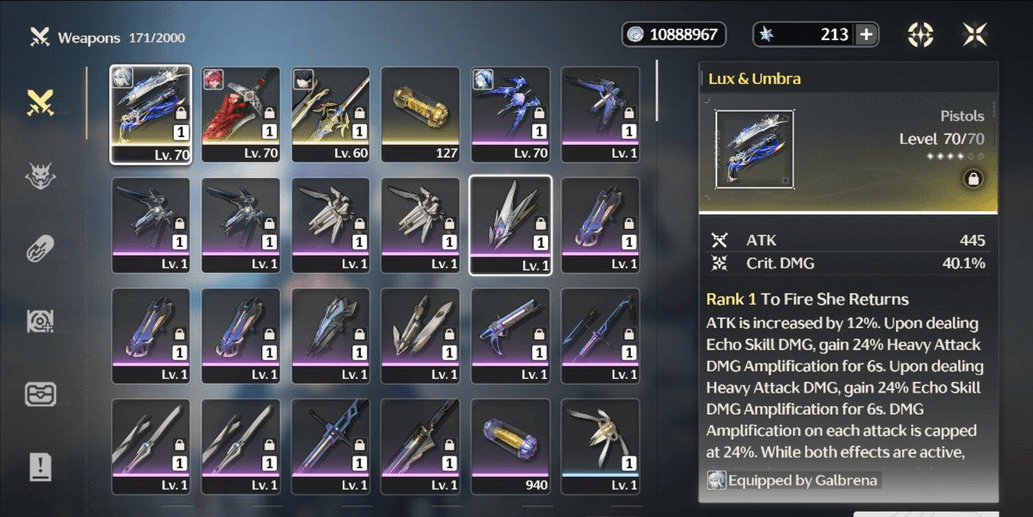
Task: Choose the red Lv. 70 weapon slot
Action: pos(240,113)
